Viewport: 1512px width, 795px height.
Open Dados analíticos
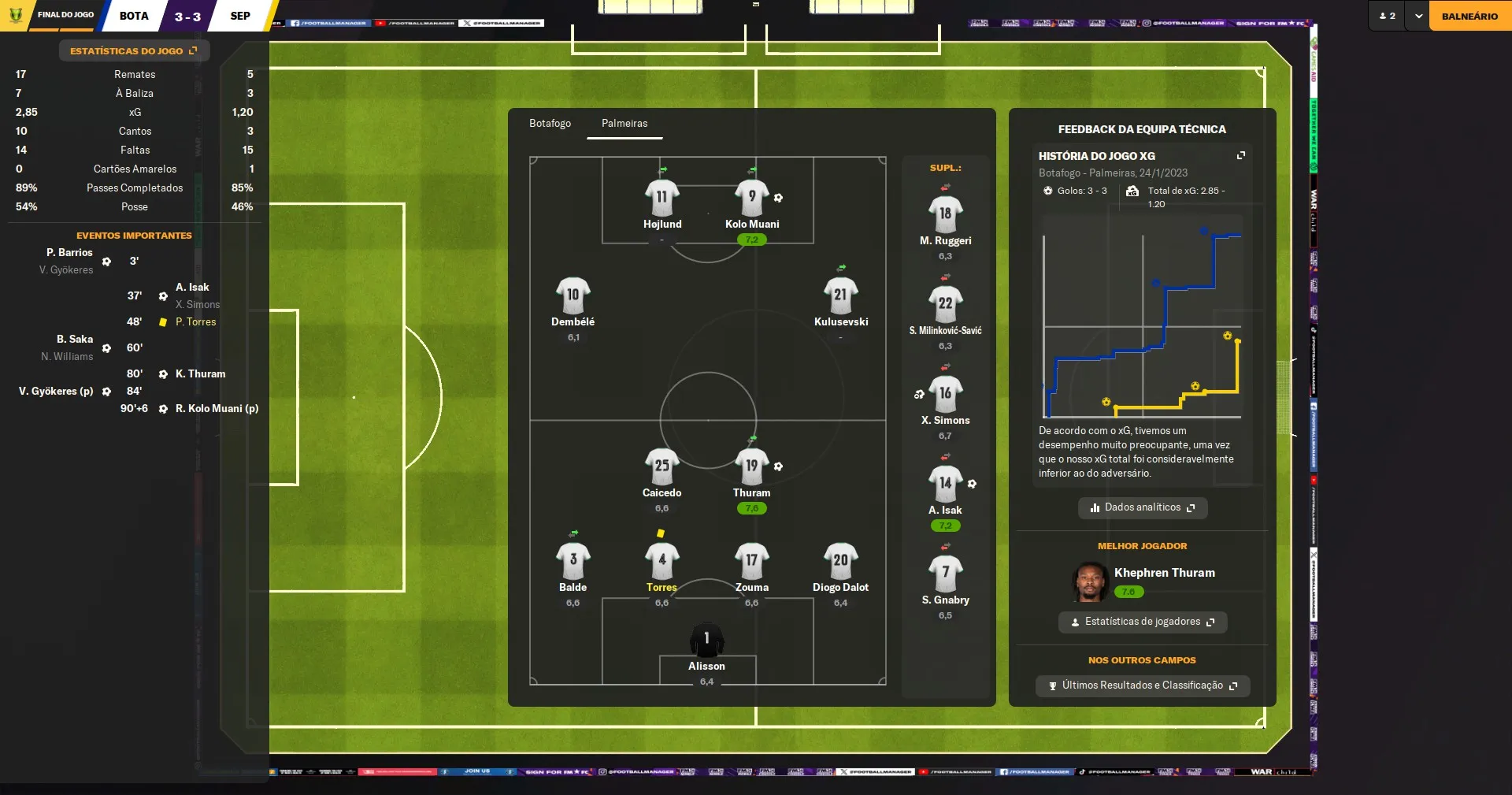pos(1142,507)
